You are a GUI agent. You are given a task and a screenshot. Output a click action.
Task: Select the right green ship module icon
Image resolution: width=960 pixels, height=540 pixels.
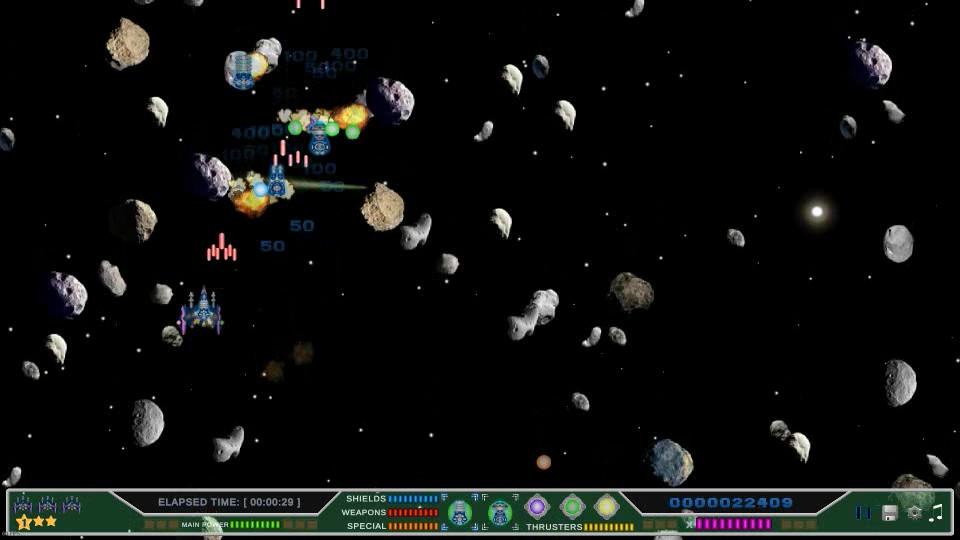pos(500,513)
